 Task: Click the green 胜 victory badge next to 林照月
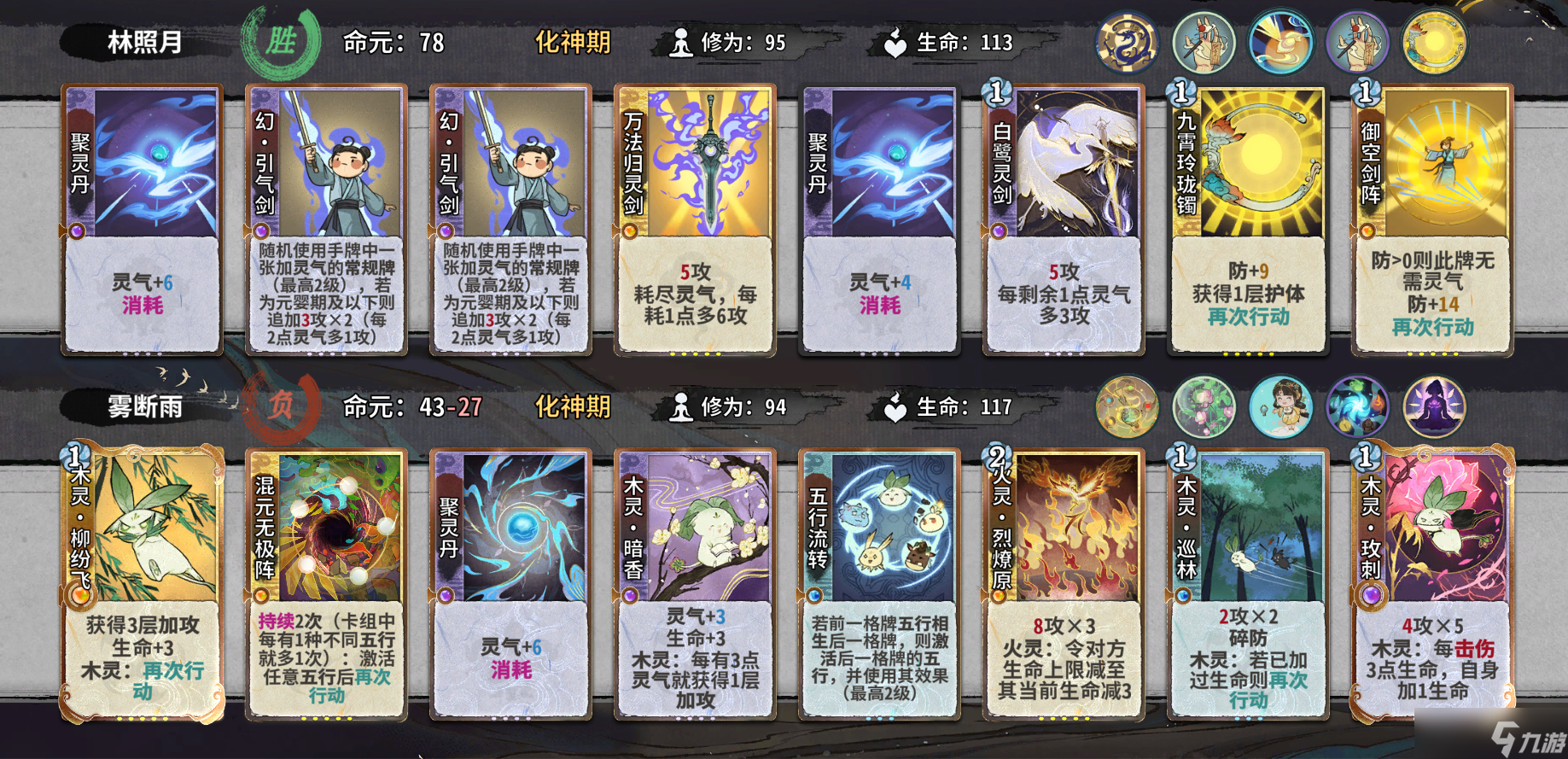click(x=282, y=38)
